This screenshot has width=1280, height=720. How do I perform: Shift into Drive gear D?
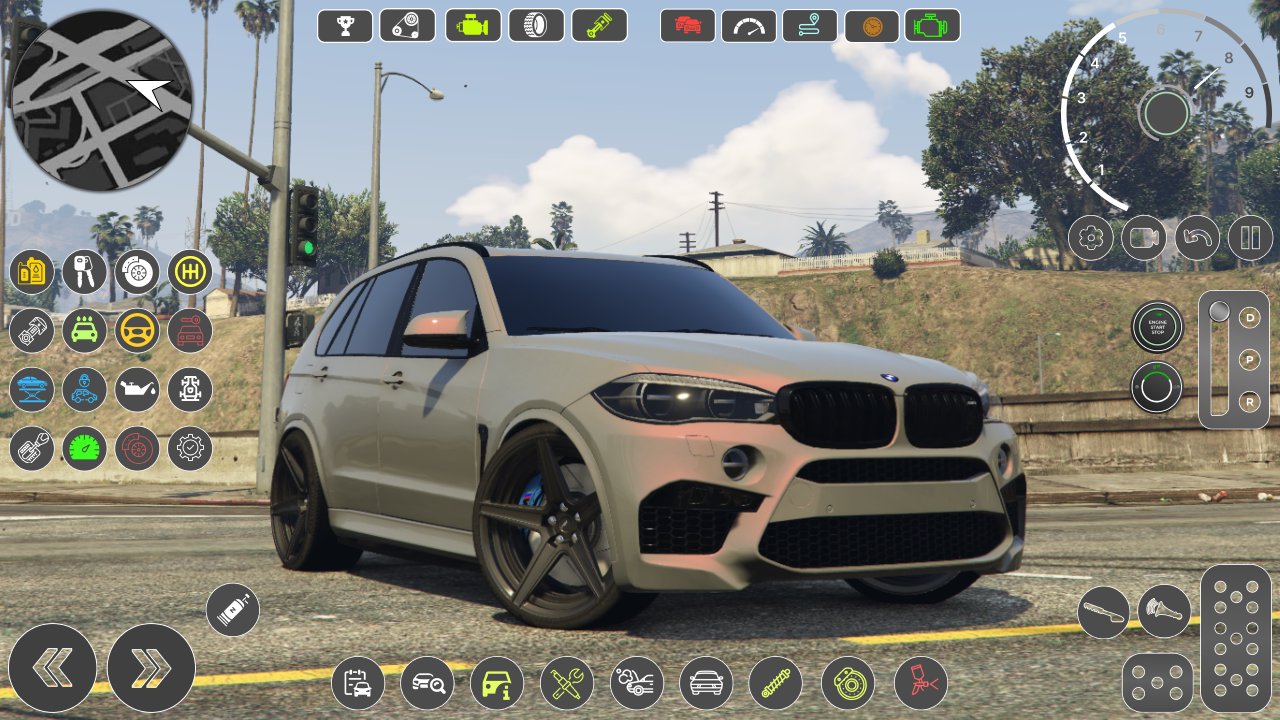coord(1250,318)
